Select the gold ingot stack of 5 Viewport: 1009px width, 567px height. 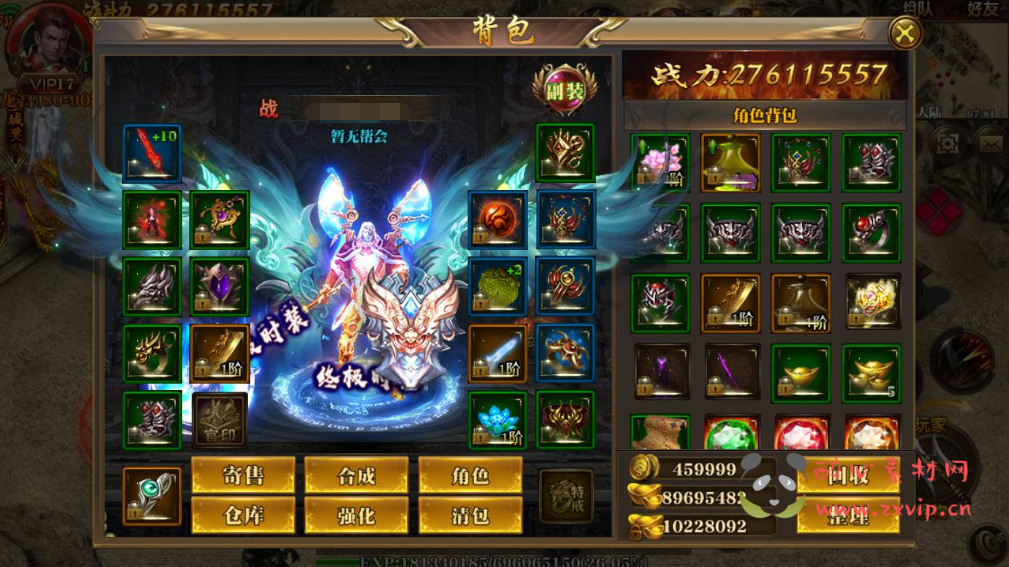coord(871,372)
